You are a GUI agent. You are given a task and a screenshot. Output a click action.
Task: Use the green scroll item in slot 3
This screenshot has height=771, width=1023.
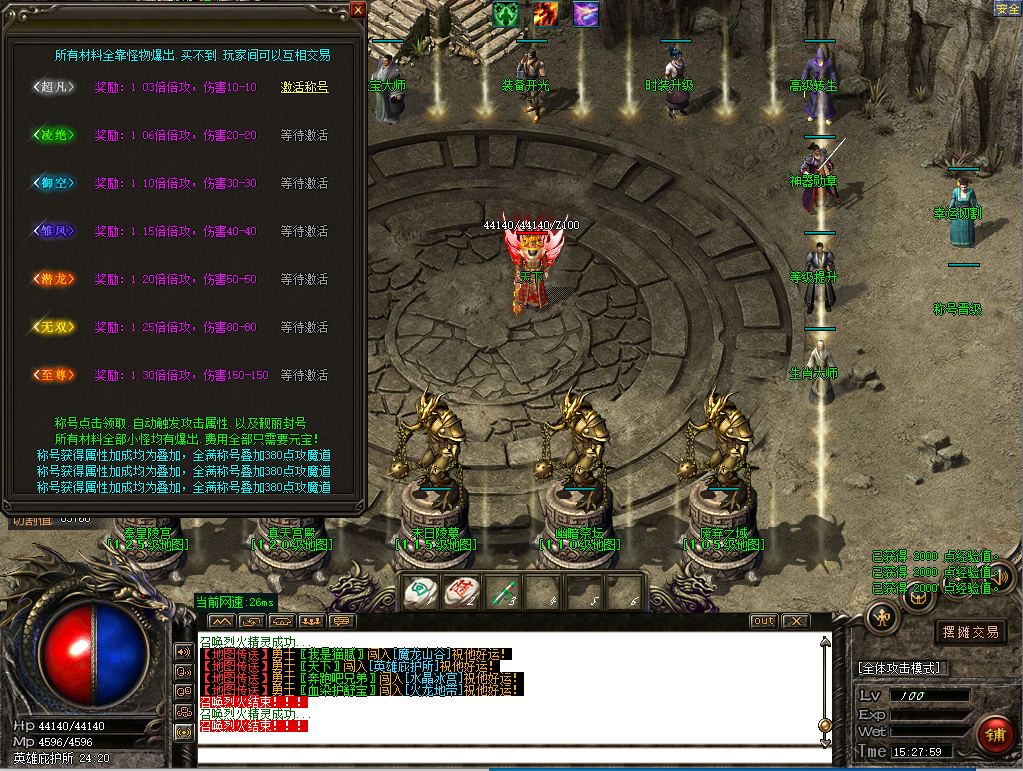point(502,592)
